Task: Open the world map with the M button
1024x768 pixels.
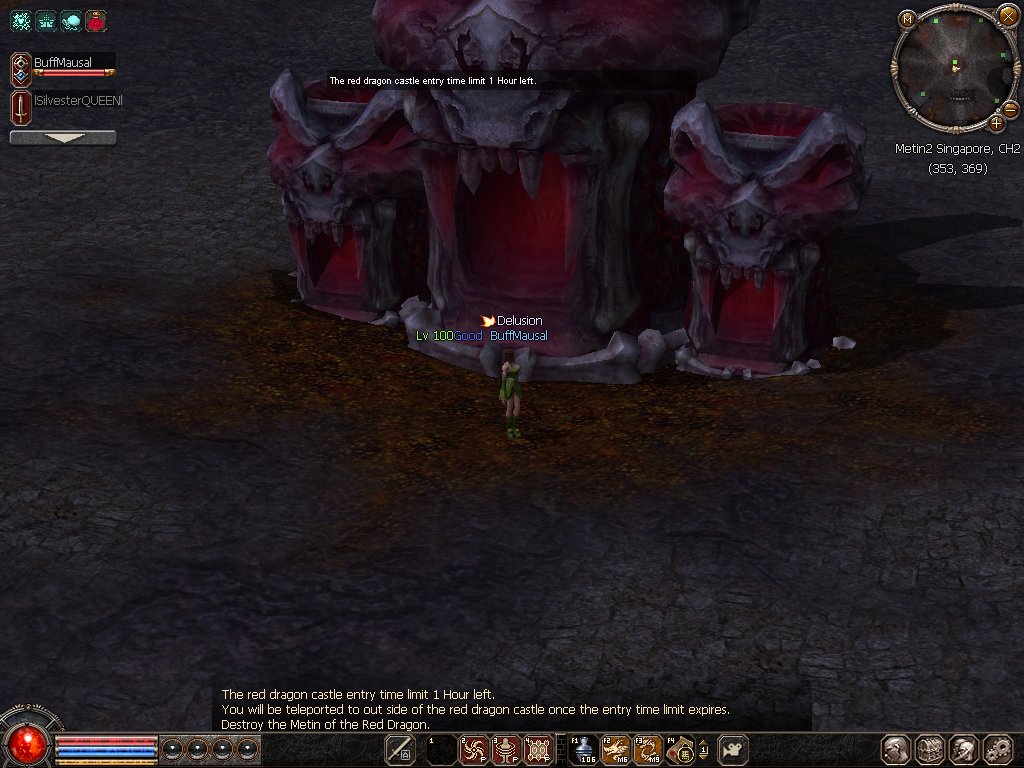Action: point(907,18)
